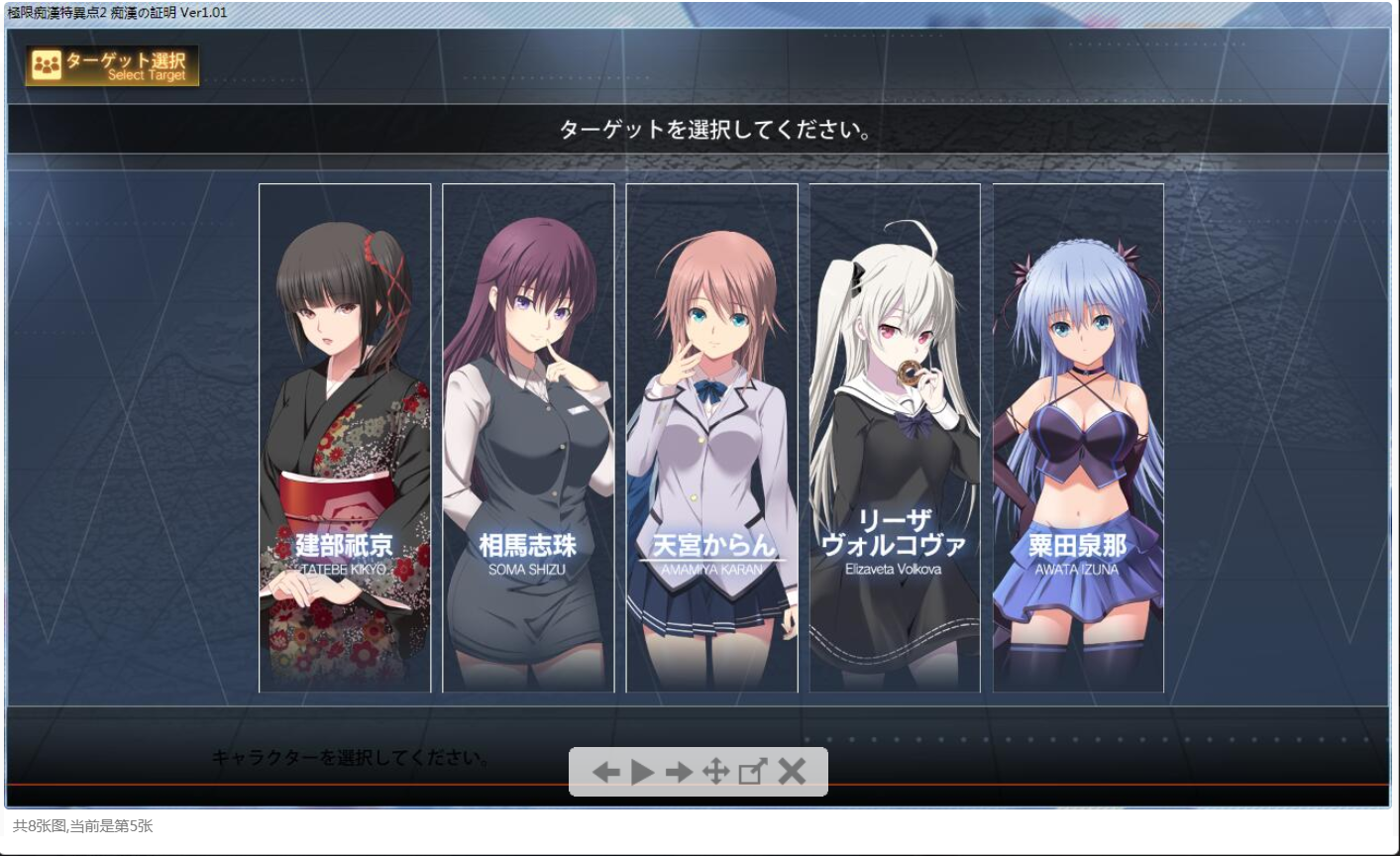Choose Awata Izuna as the target

point(1078,438)
